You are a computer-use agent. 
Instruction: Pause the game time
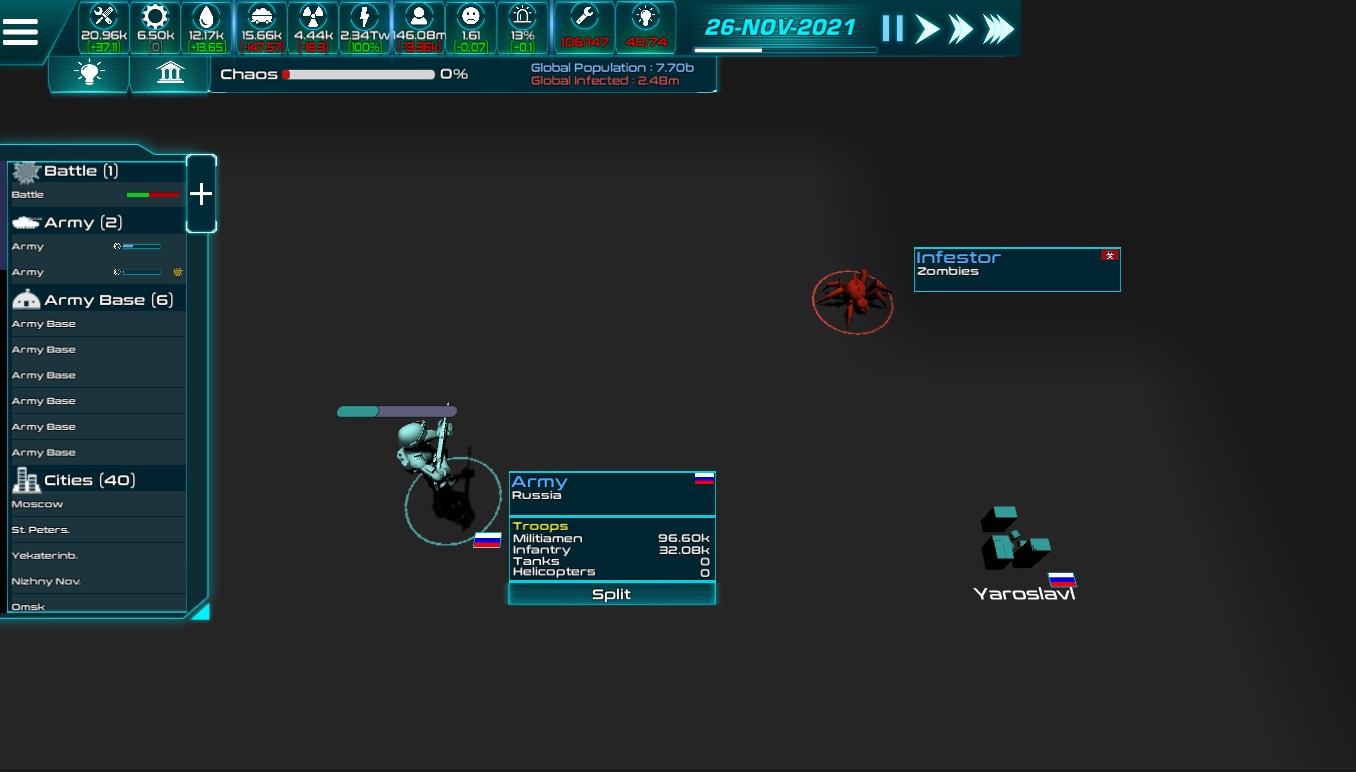pyautogui.click(x=892, y=29)
